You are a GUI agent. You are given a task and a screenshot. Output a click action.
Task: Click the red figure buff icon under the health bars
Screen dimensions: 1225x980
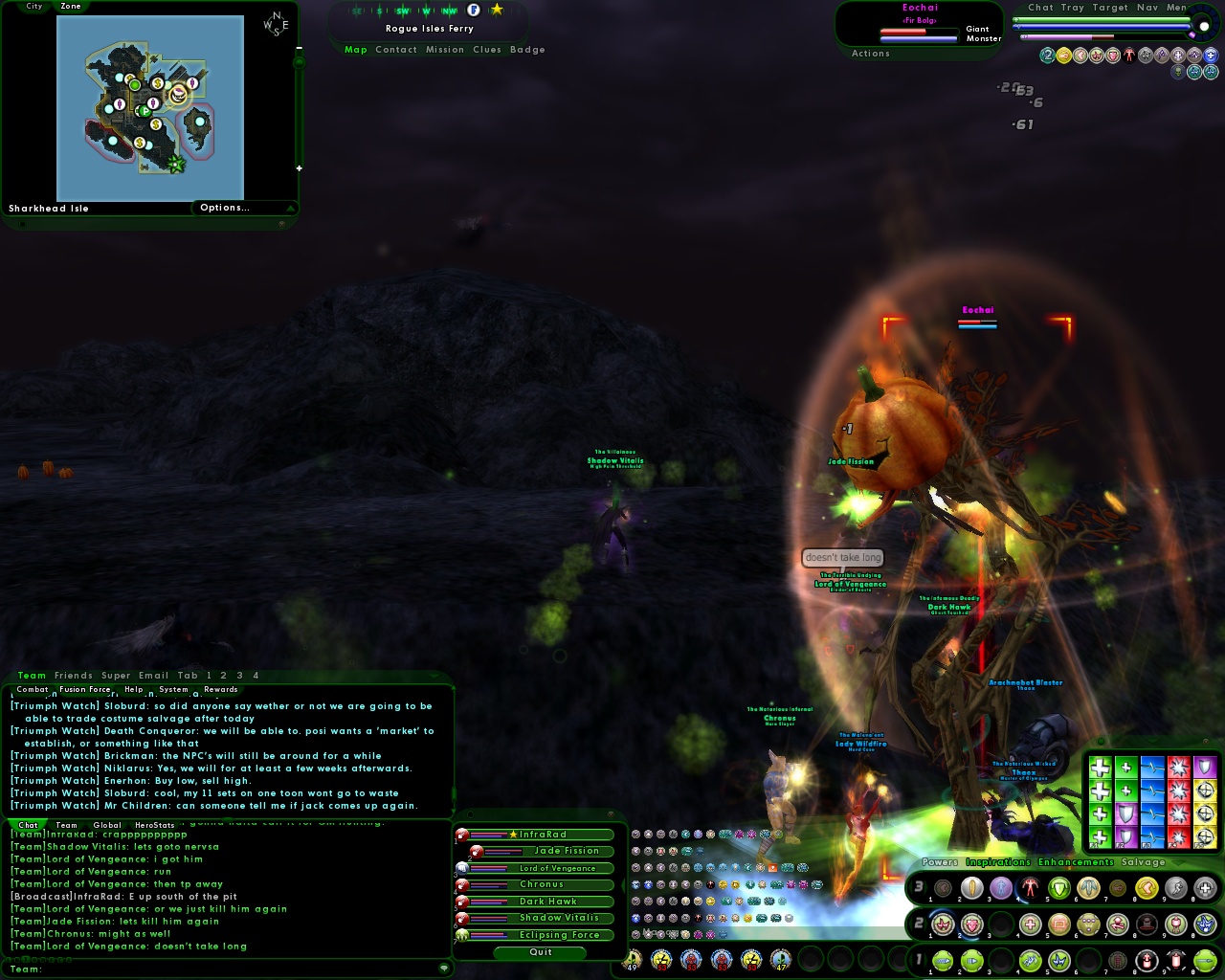tap(1129, 55)
